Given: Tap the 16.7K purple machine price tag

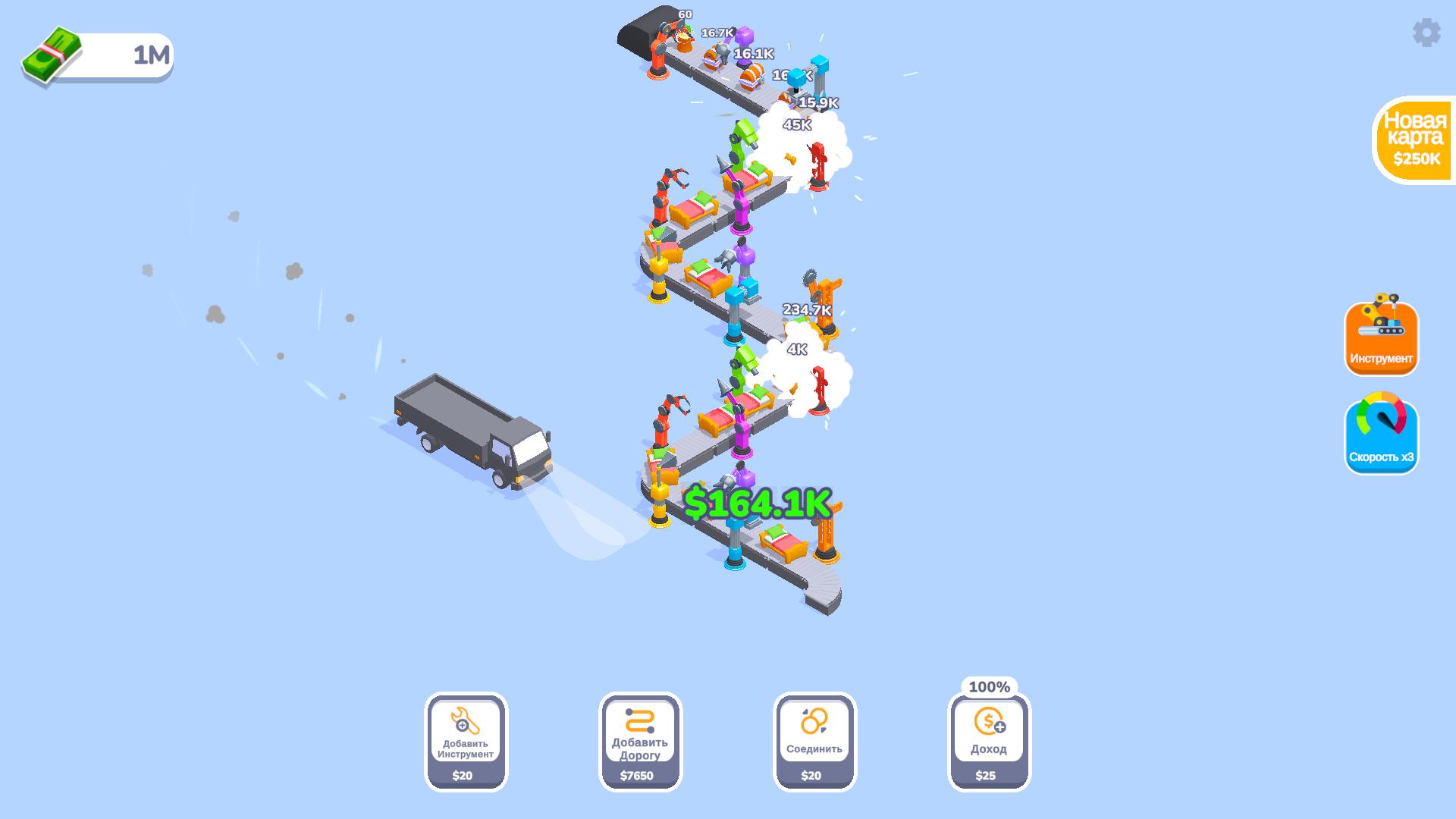Looking at the screenshot, I should tap(716, 33).
